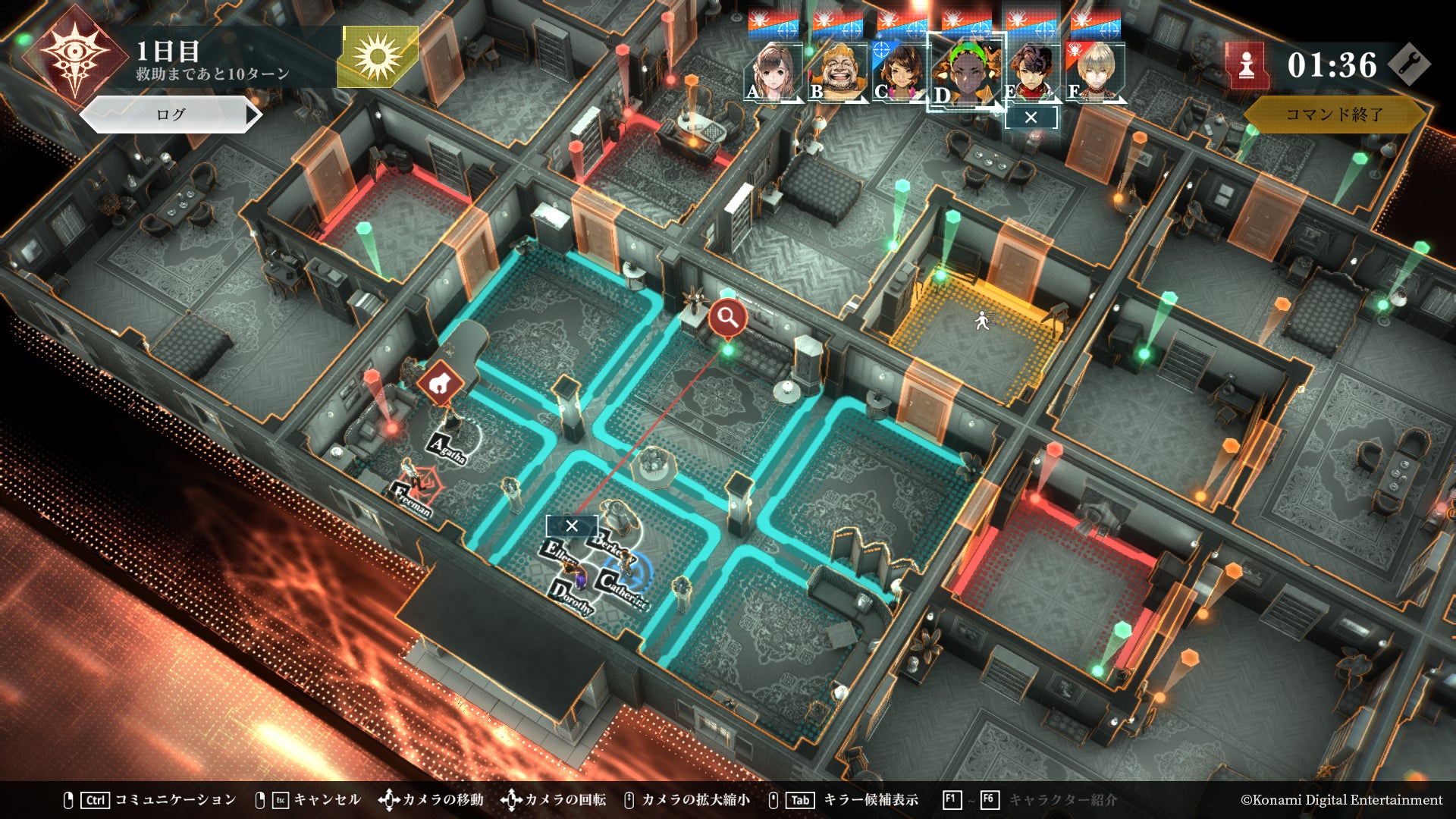
Task: Select the dog icon map marker
Action: 439,384
